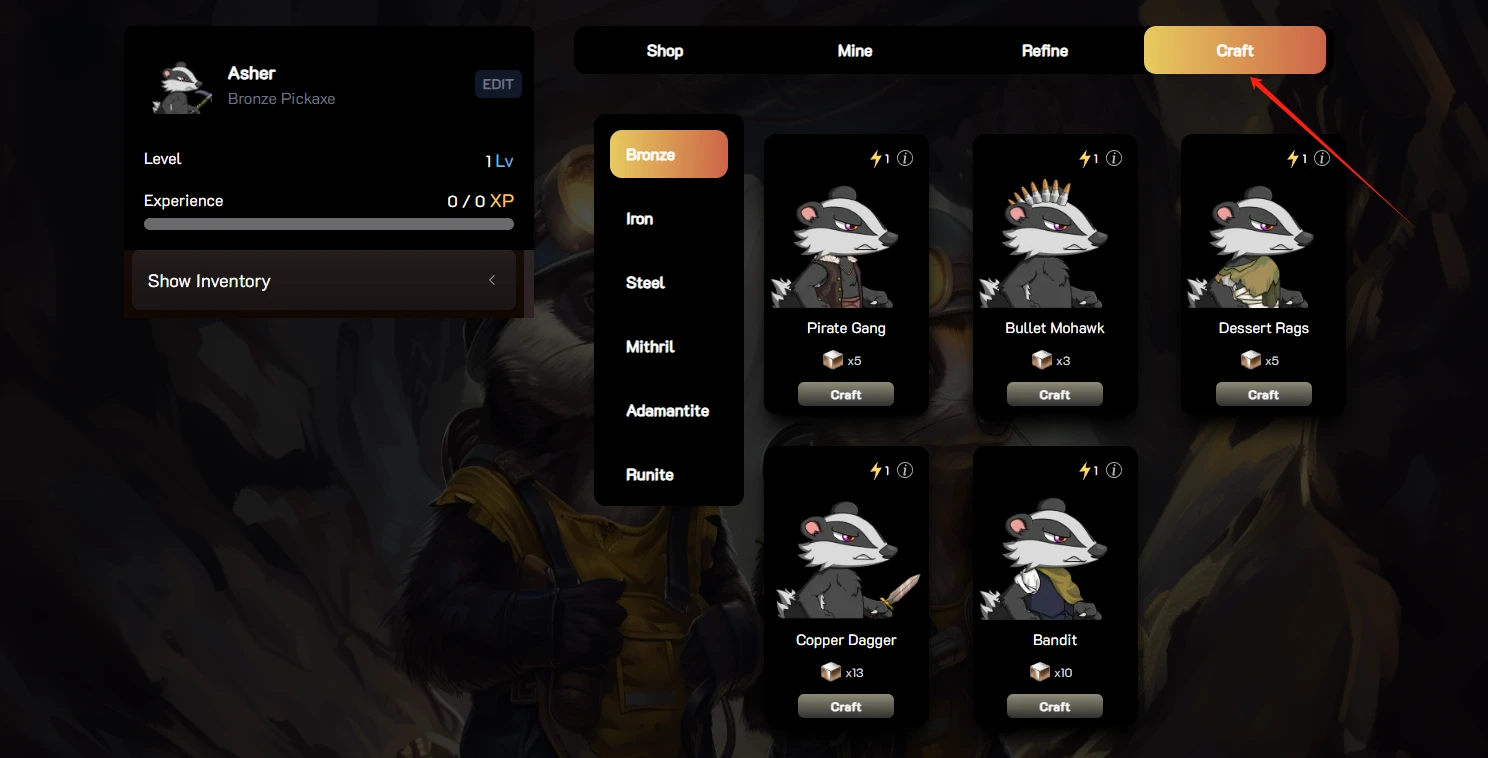Viewport: 1488px width, 758px height.
Task: Choose the Bronze crafting category
Action: (x=669, y=155)
